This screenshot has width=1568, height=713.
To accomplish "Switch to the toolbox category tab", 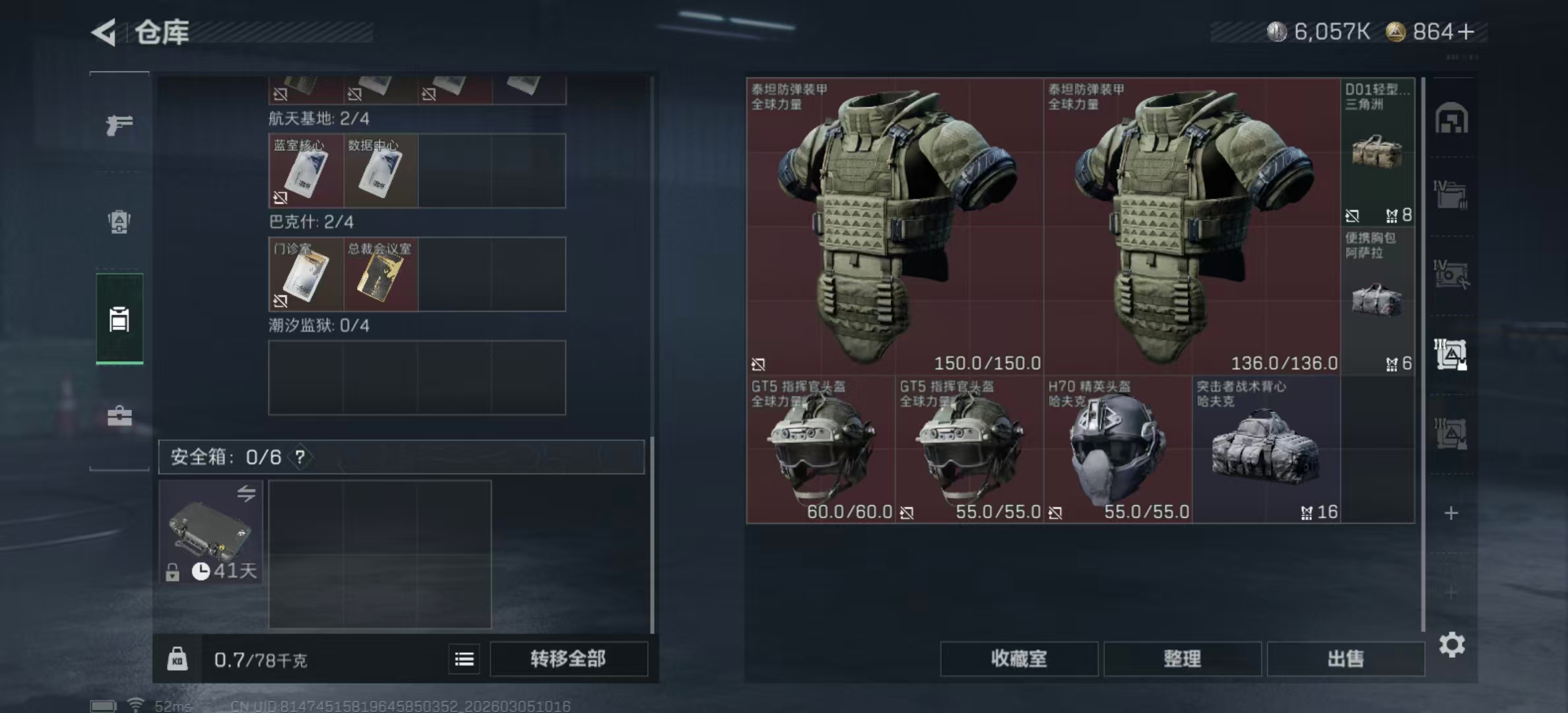I will 119,416.
